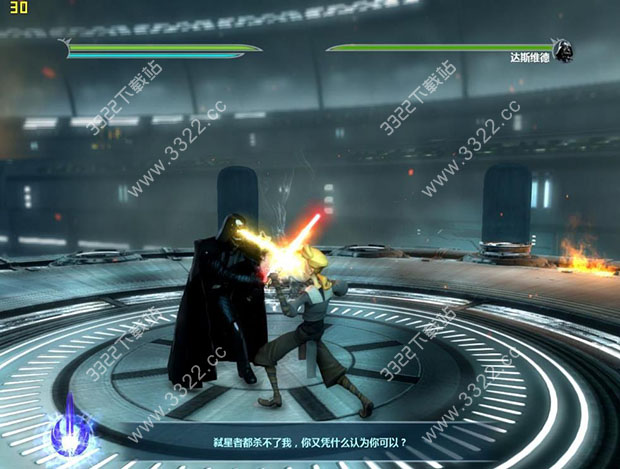Screen dimensions: 620x469
Task: Select the Darth Vader helmet portrait
Action: coord(564,50)
